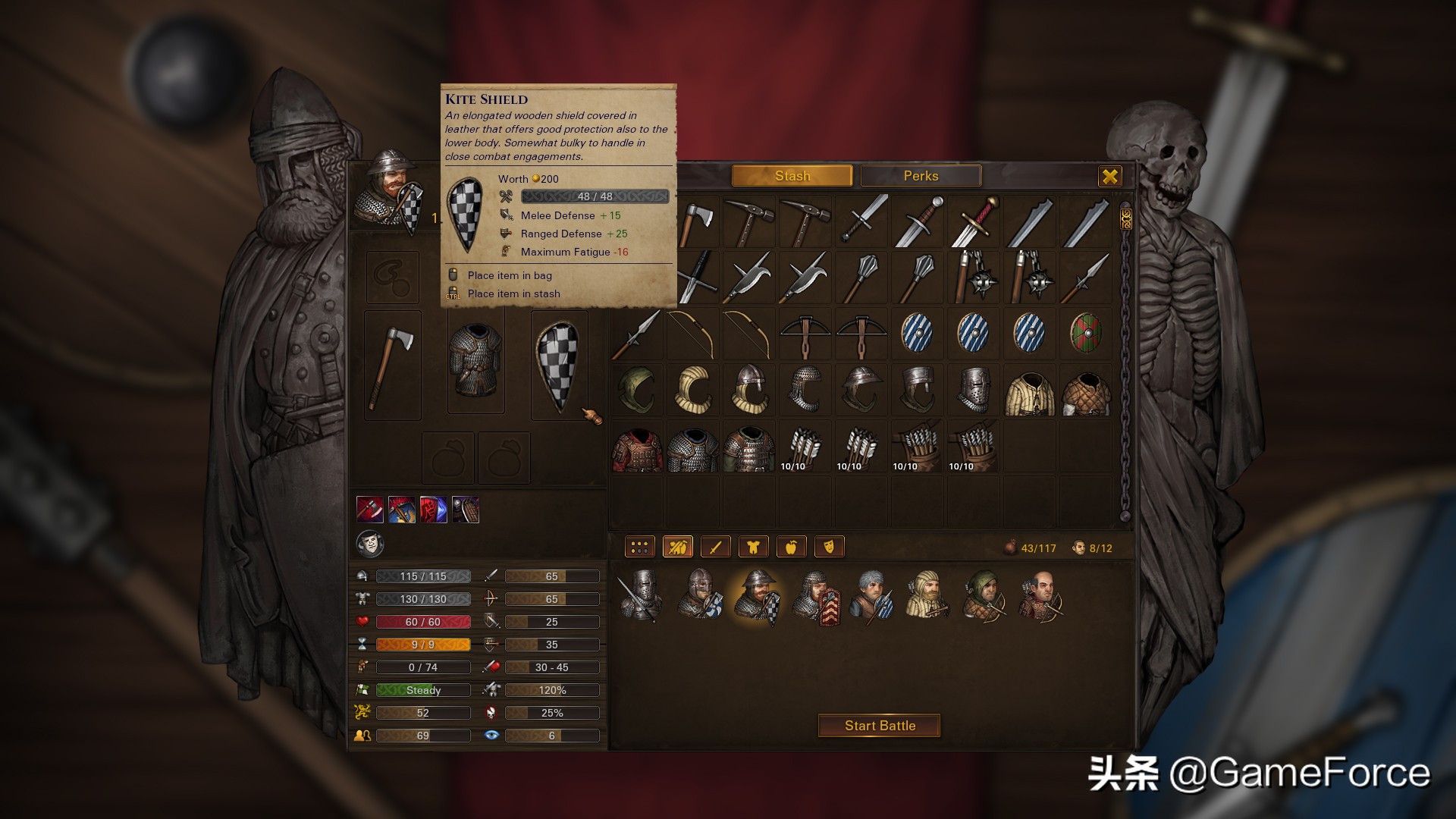Select the bald brother's portrait in roster
This screenshot has height=819, width=1456.
(1040, 596)
